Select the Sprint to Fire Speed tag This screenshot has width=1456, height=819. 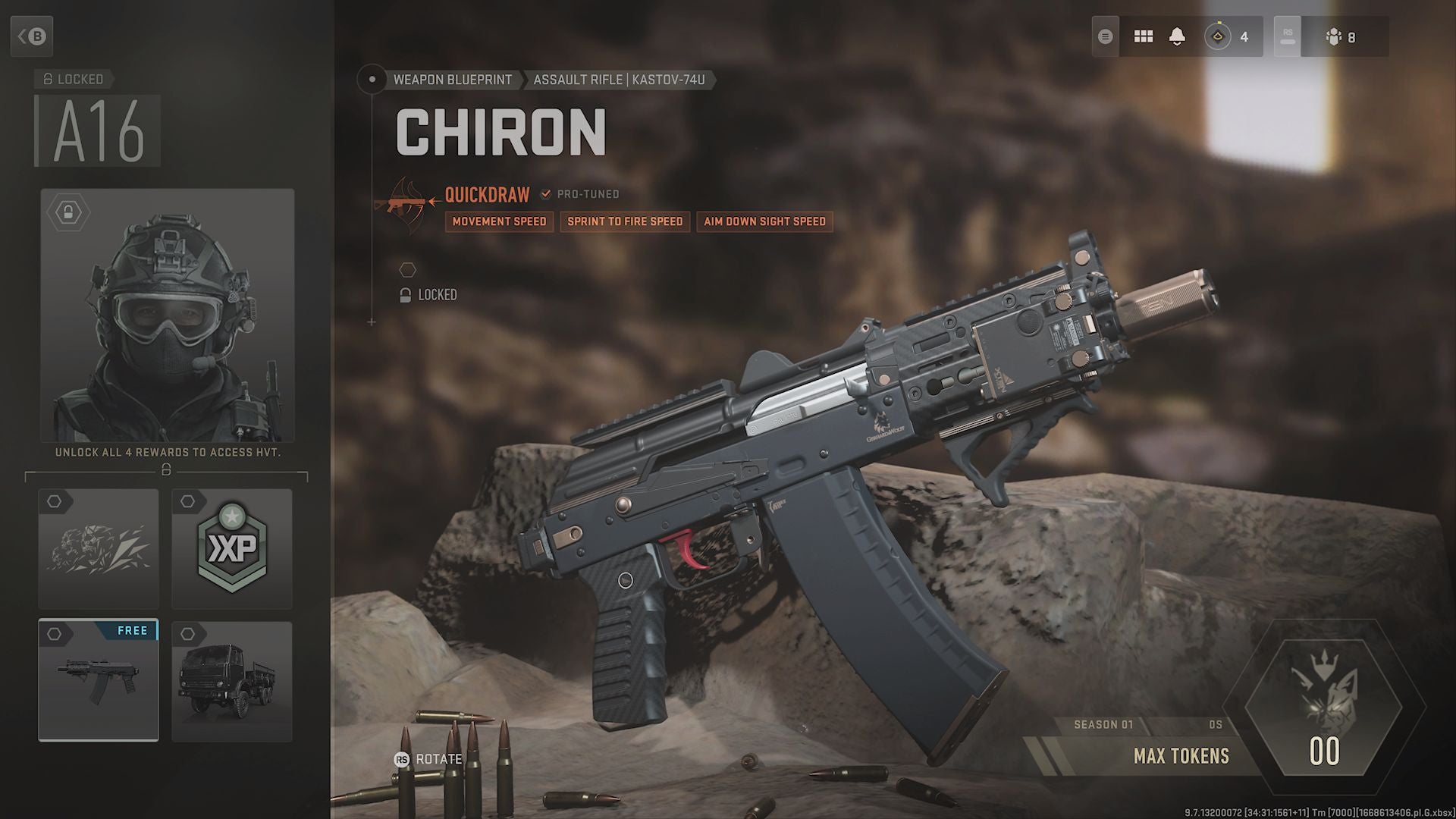[x=625, y=221]
